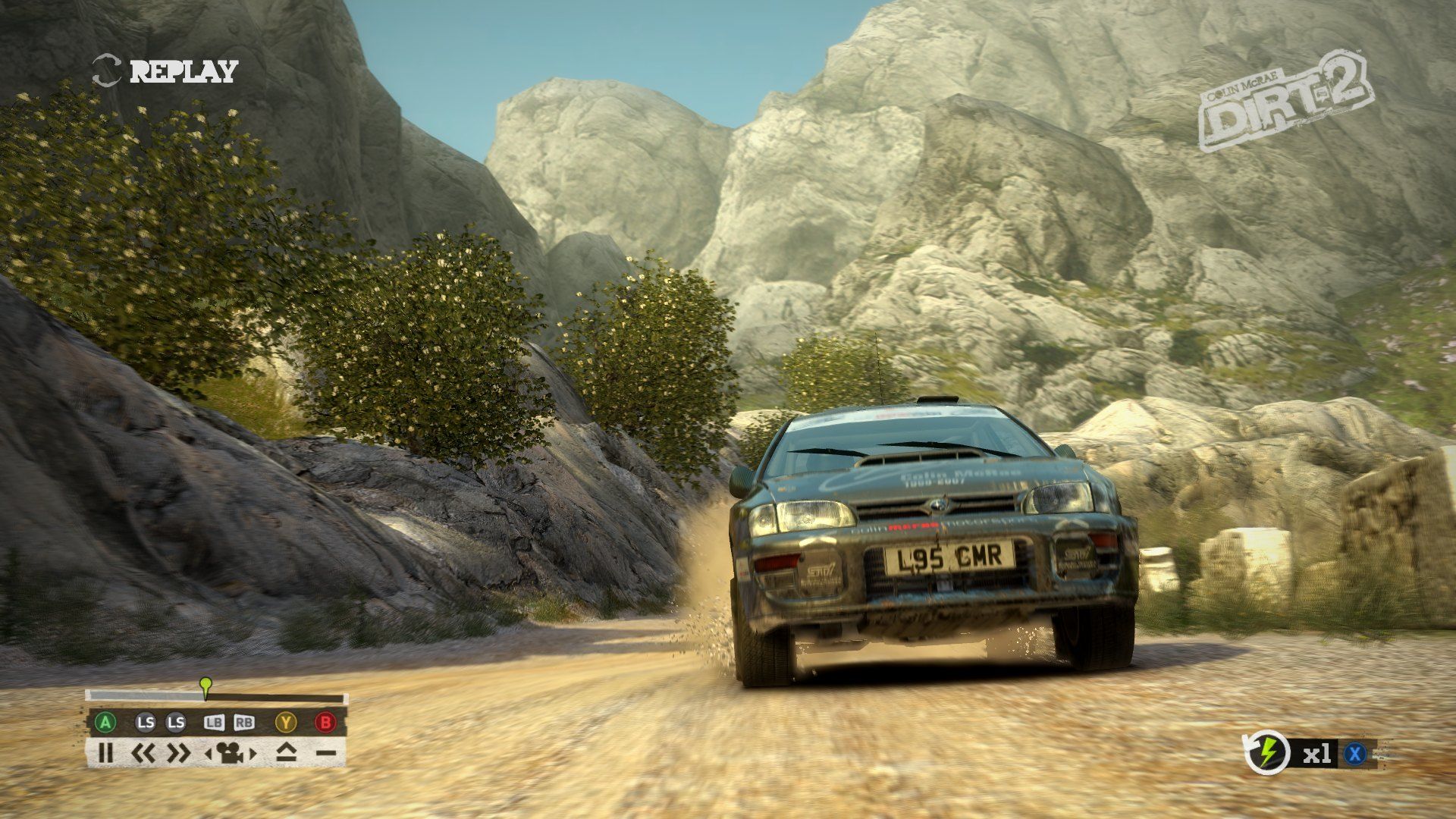Pause the replay playback
1456x819 pixels.
point(106,753)
